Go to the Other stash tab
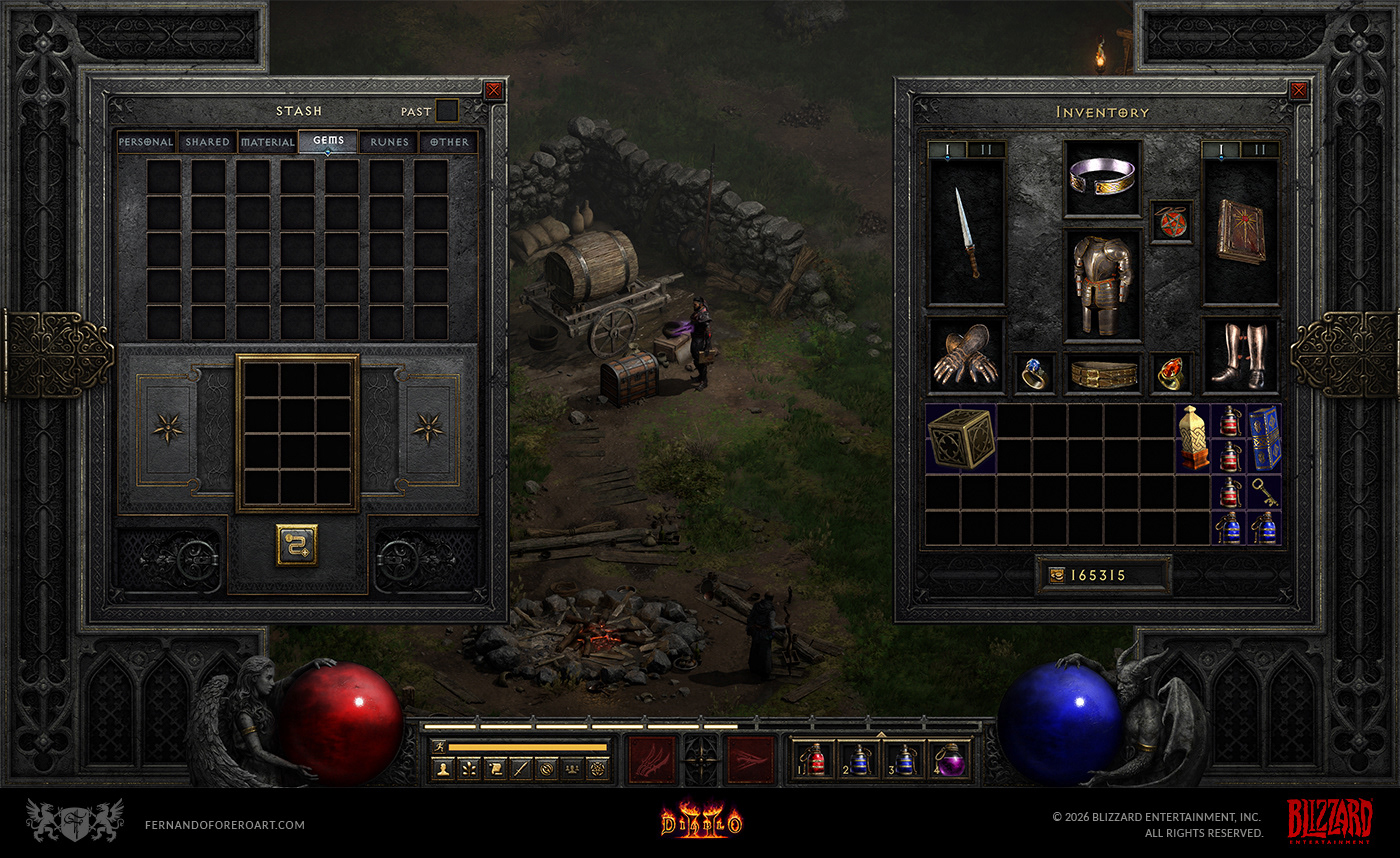The image size is (1400, 858). 449,142
